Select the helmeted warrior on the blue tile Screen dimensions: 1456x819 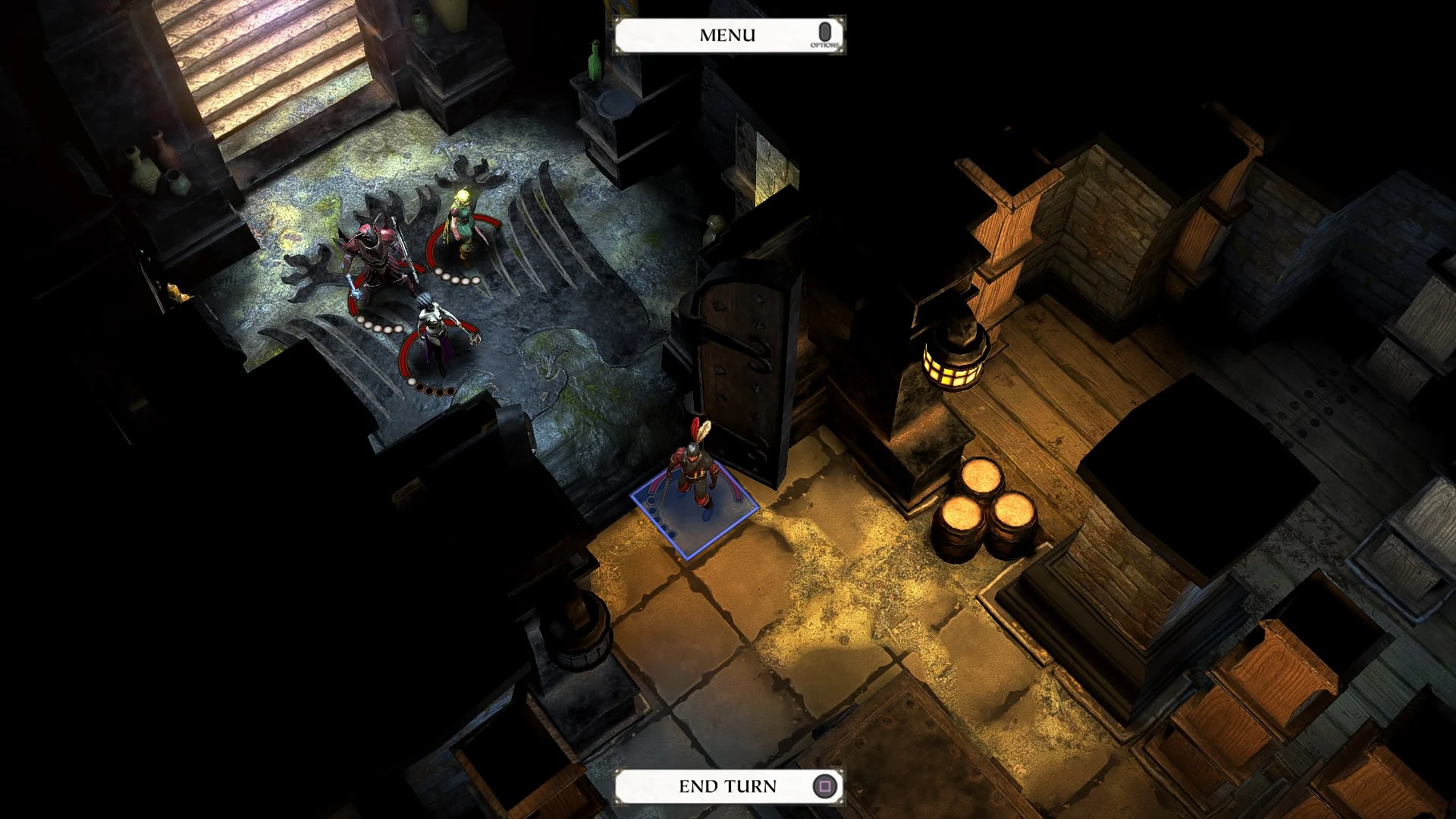696,466
